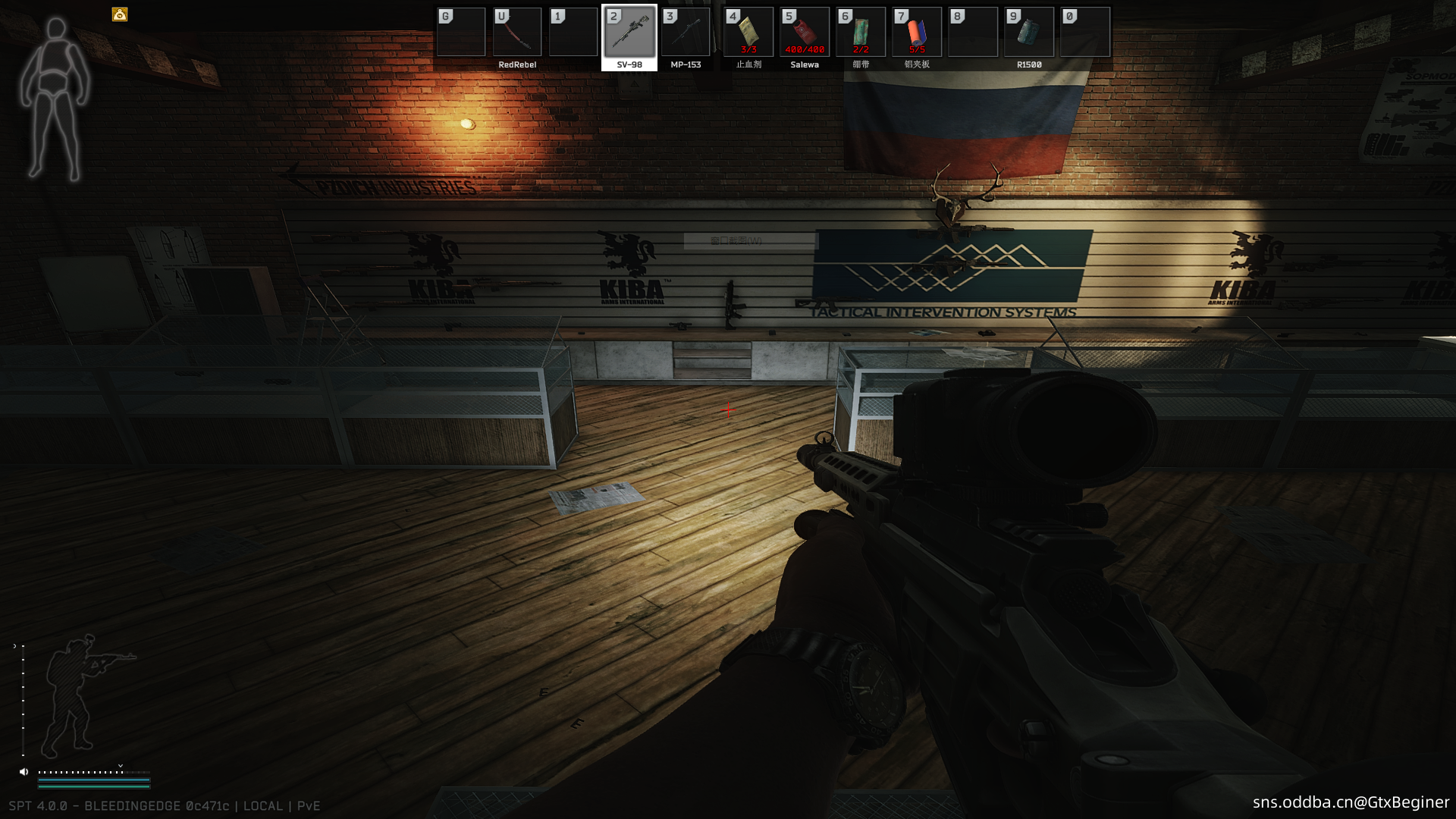Select the Salewa first aid kit slot
The image size is (1456, 819).
pyautogui.click(x=805, y=33)
